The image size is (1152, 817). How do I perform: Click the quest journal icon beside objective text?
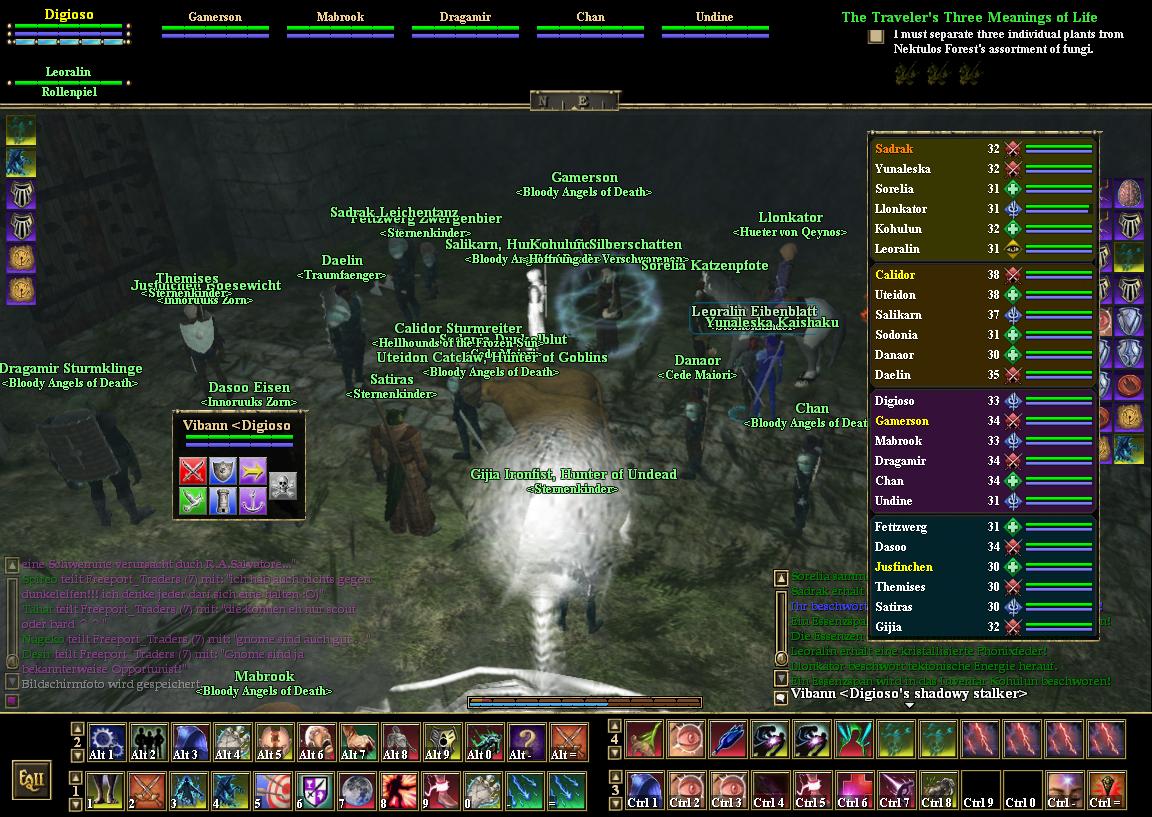click(876, 37)
